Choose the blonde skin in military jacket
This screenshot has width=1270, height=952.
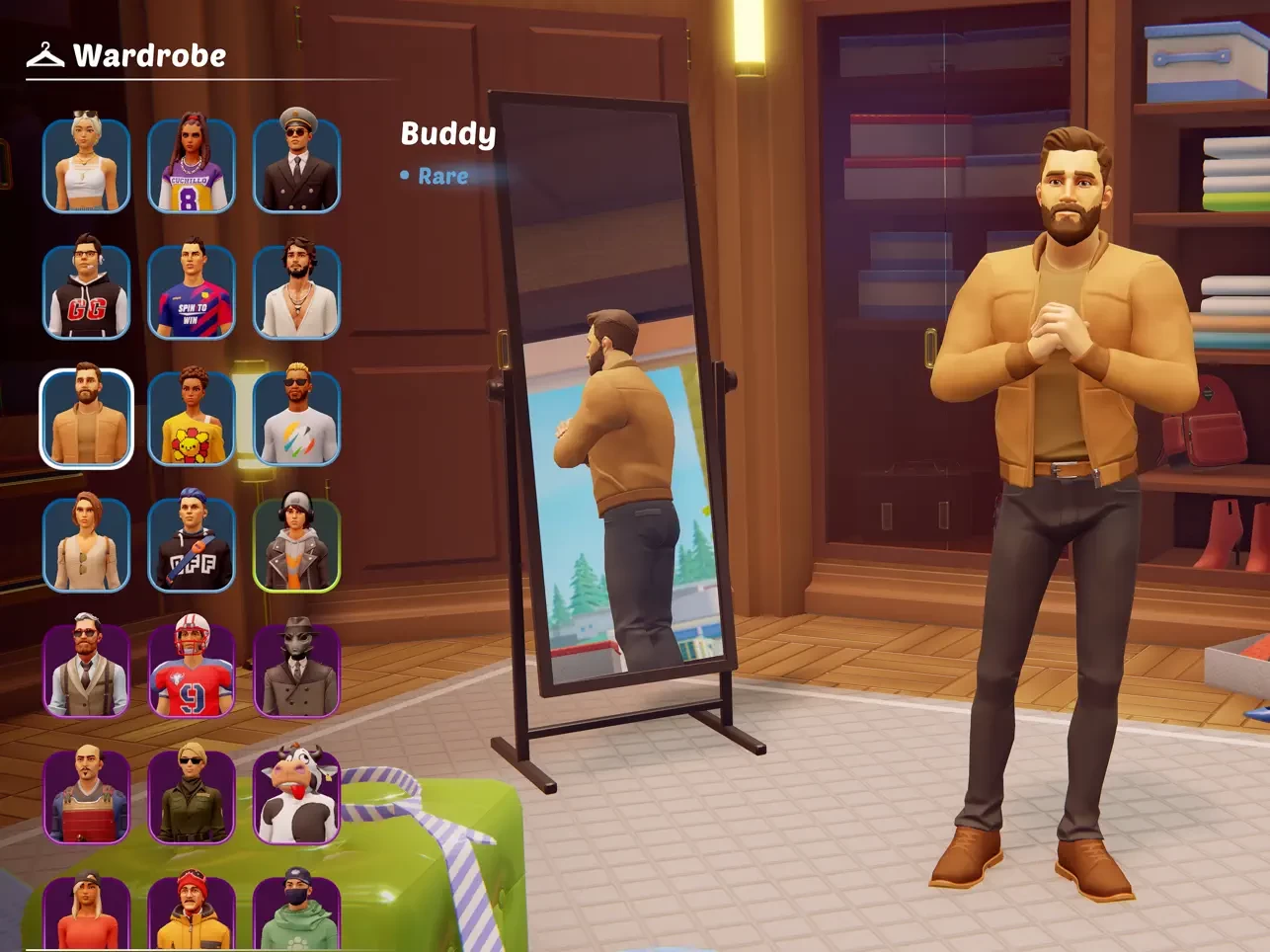[192, 797]
